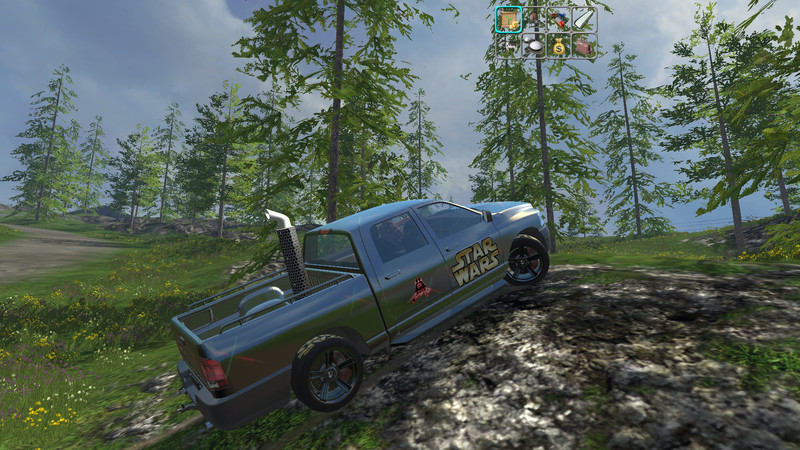Click the cow livestock icon
Image resolution: width=800 pixels, height=450 pixels.
click(x=509, y=46)
